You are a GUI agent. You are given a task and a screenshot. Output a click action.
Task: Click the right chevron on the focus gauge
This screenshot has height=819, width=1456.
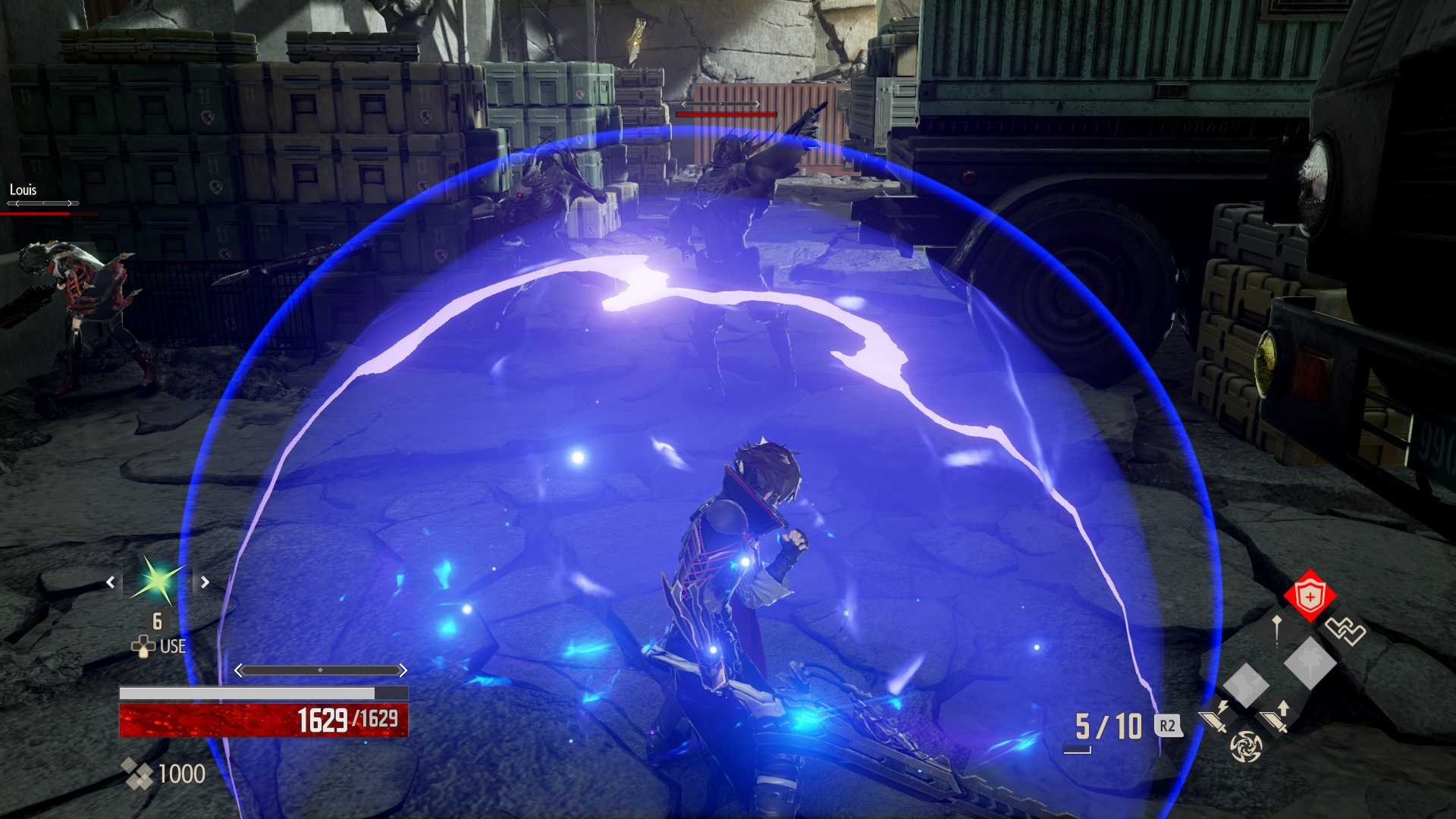point(403,670)
